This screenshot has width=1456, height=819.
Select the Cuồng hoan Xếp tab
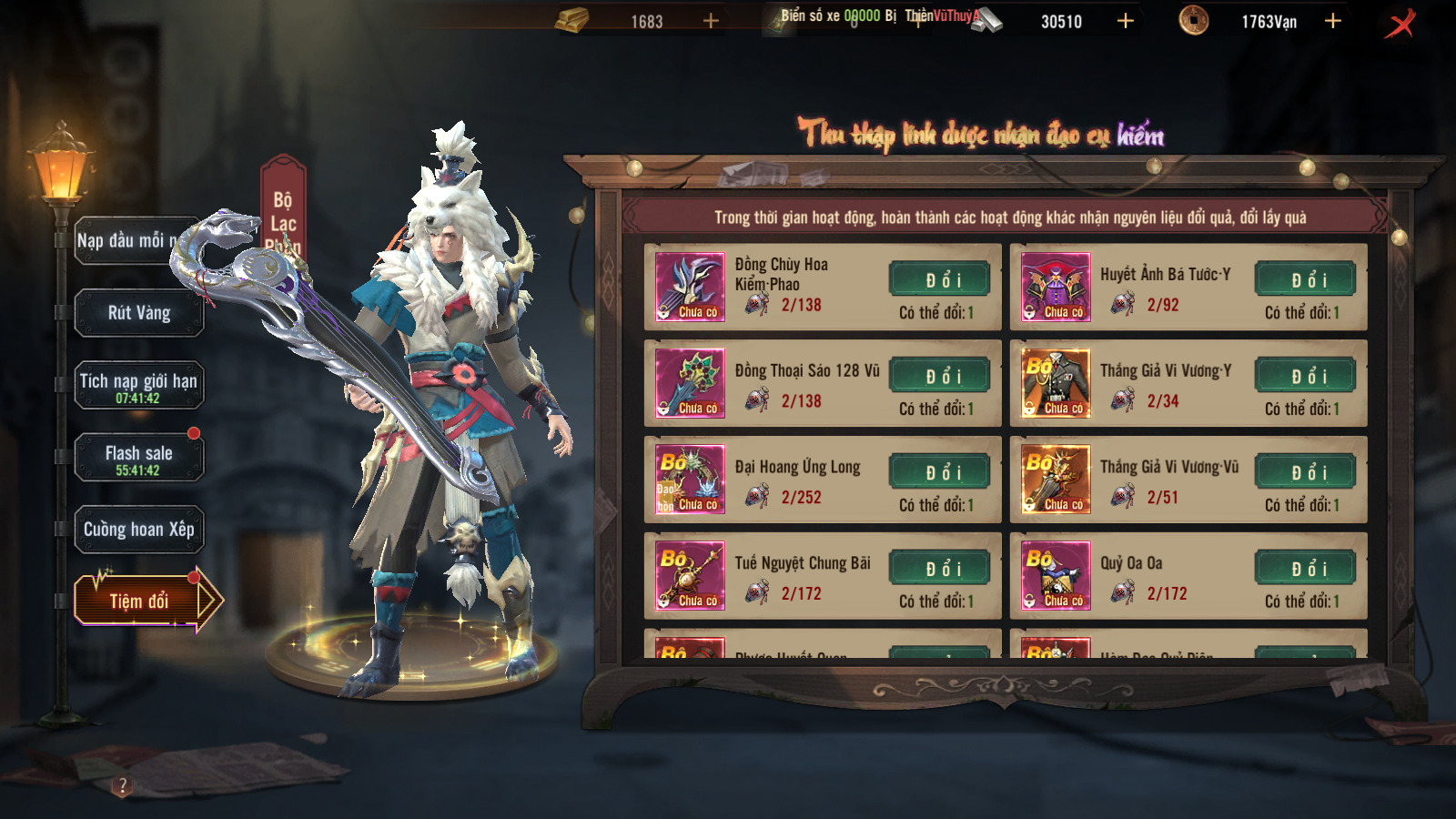click(x=138, y=530)
